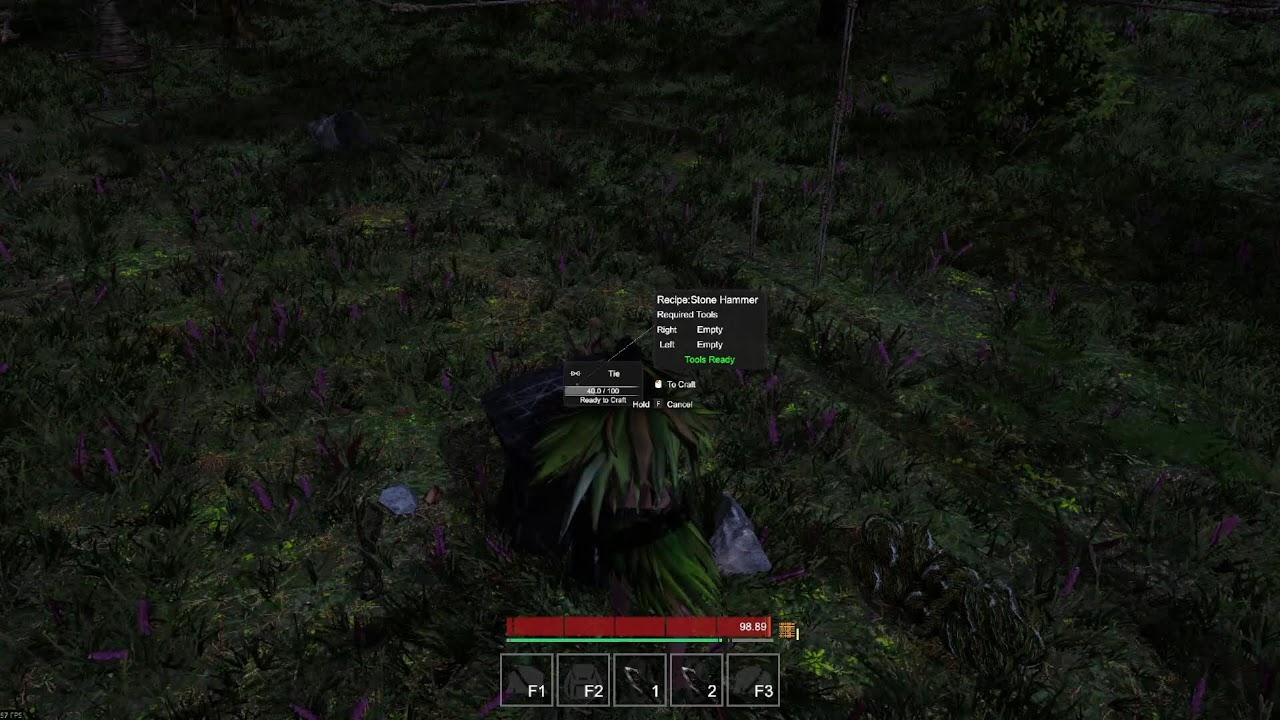
Task: Select the F1 hotbar slot
Action: tap(526, 680)
